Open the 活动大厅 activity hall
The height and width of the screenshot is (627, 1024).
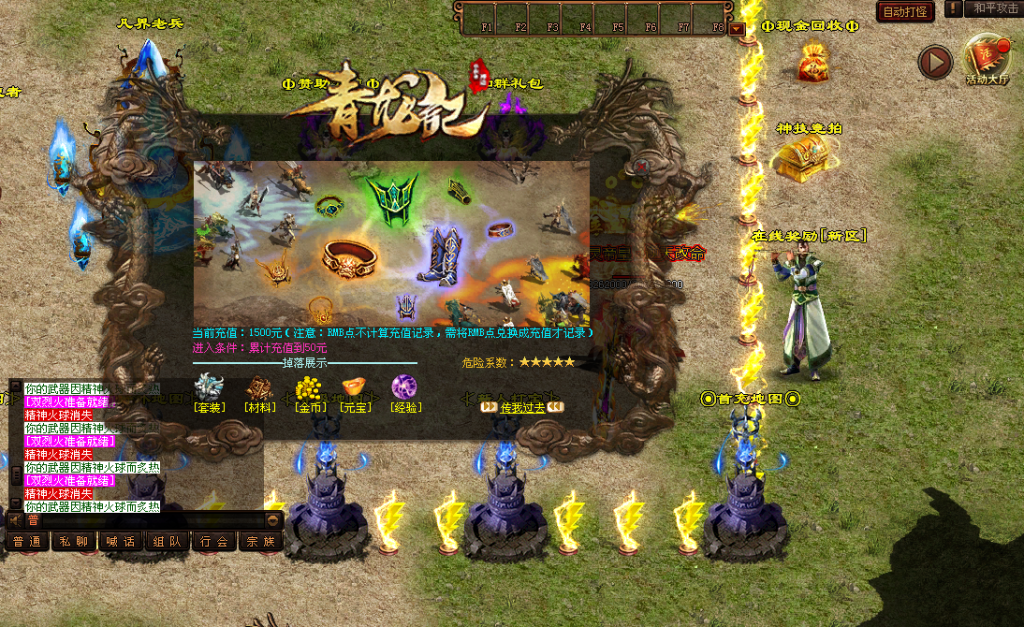986,61
